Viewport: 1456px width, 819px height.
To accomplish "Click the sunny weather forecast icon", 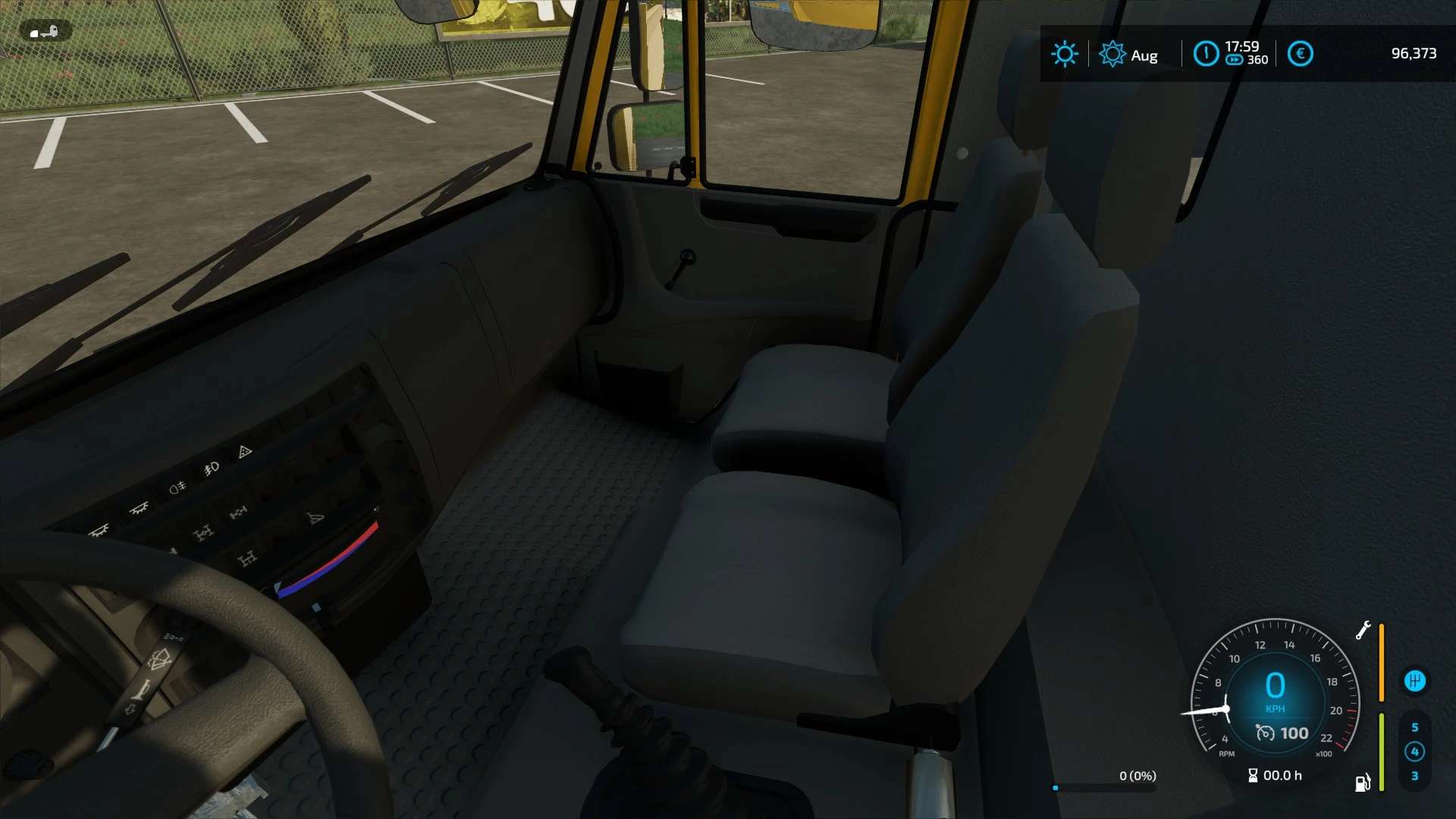I will (1064, 54).
